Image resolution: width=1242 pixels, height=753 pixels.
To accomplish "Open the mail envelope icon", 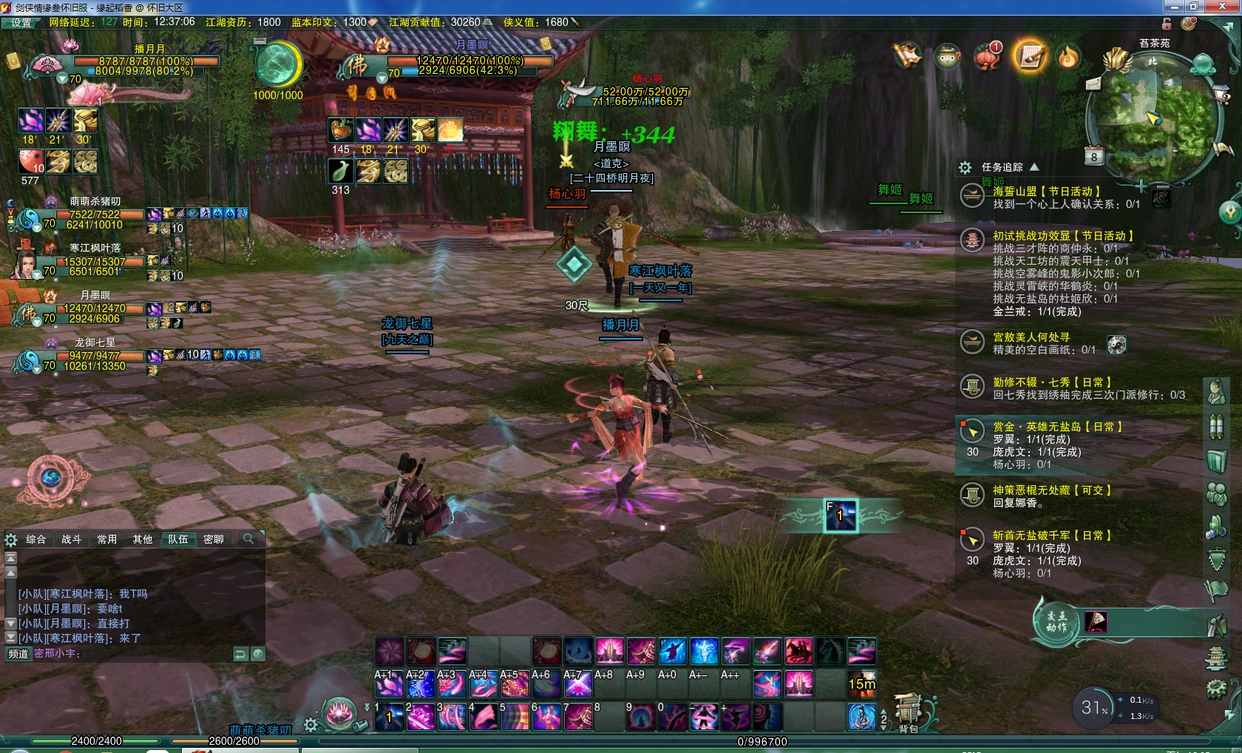I will coord(1093,83).
